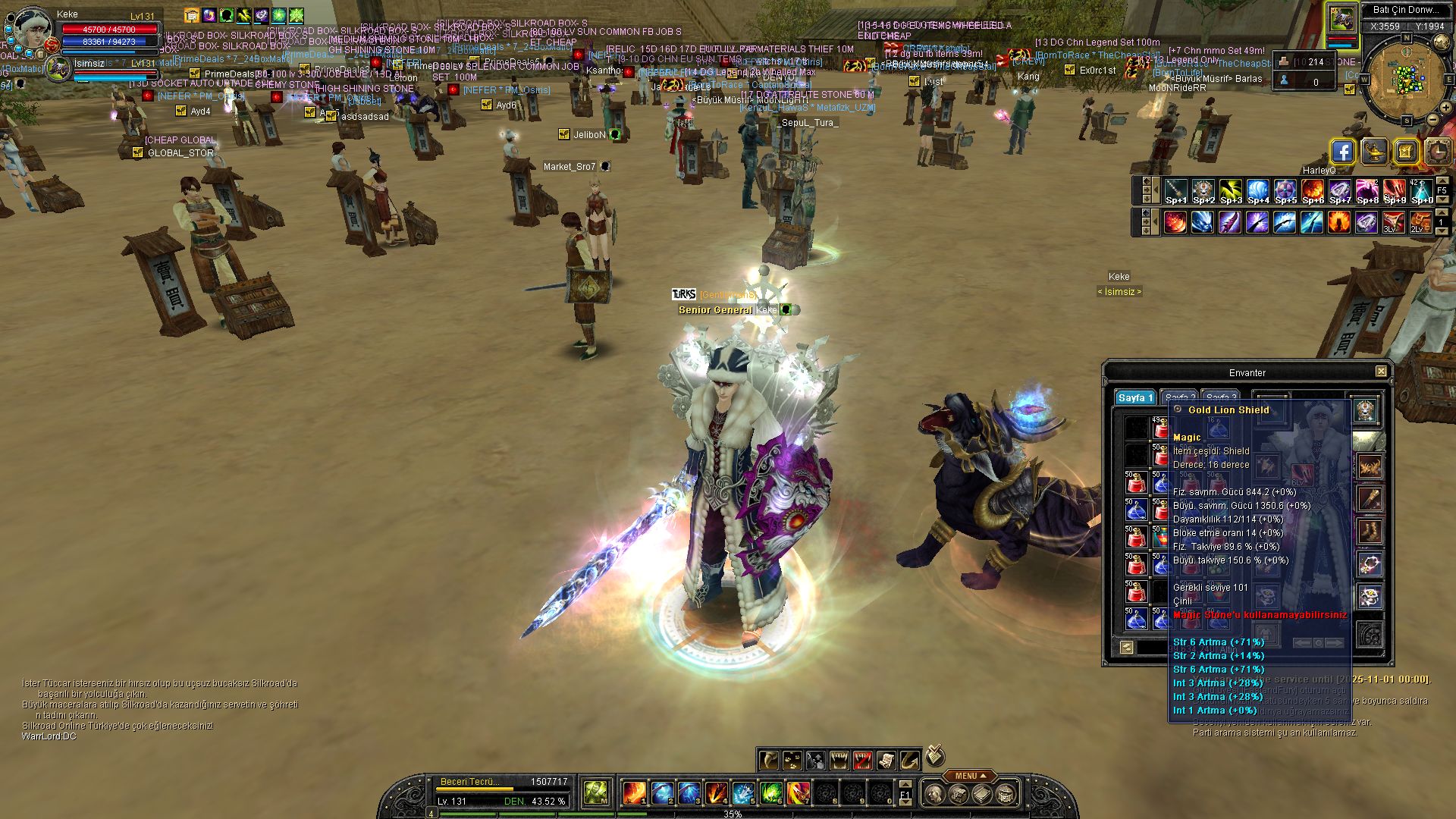This screenshot has width=1456, height=819.
Task: Use the Sp+3 yellow lightning skill
Action: click(1231, 190)
